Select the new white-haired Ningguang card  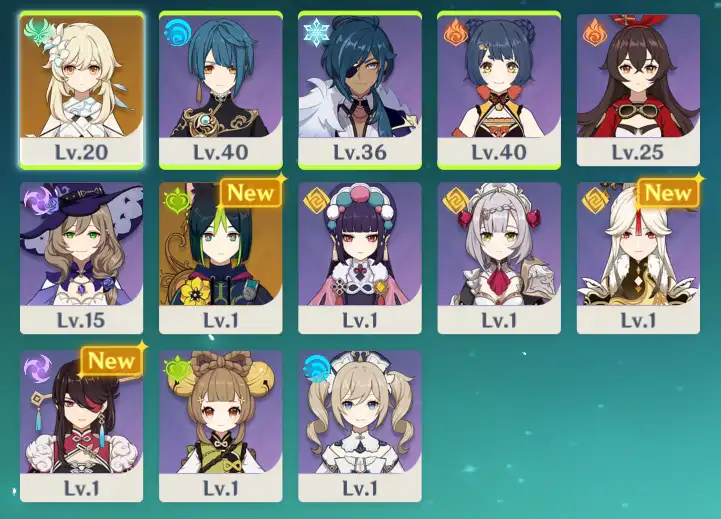pyautogui.click(x=638, y=257)
